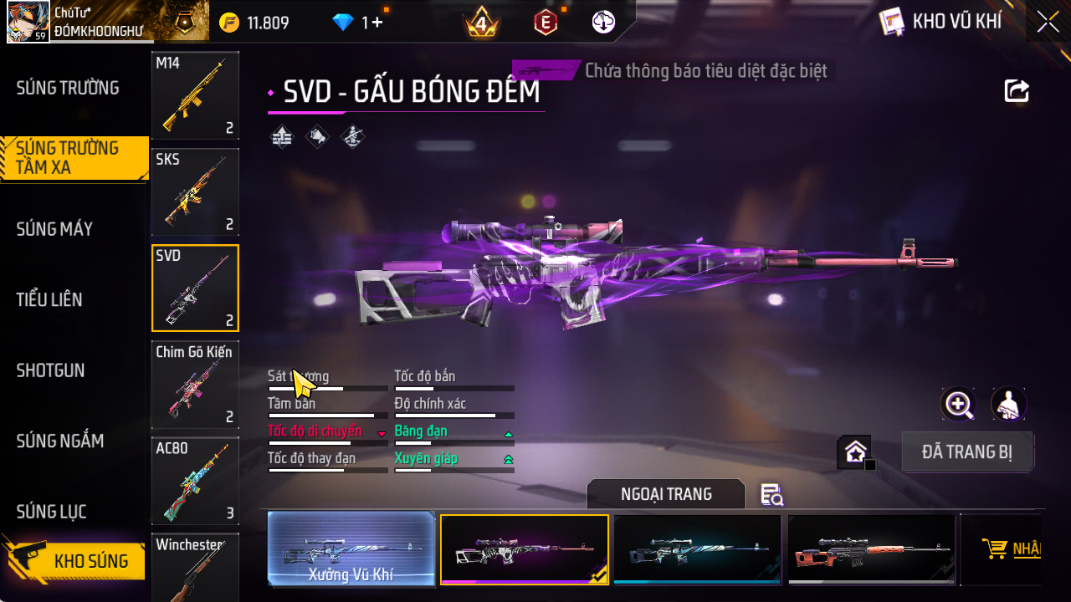Select the Winchester weapon tile

click(x=195, y=568)
